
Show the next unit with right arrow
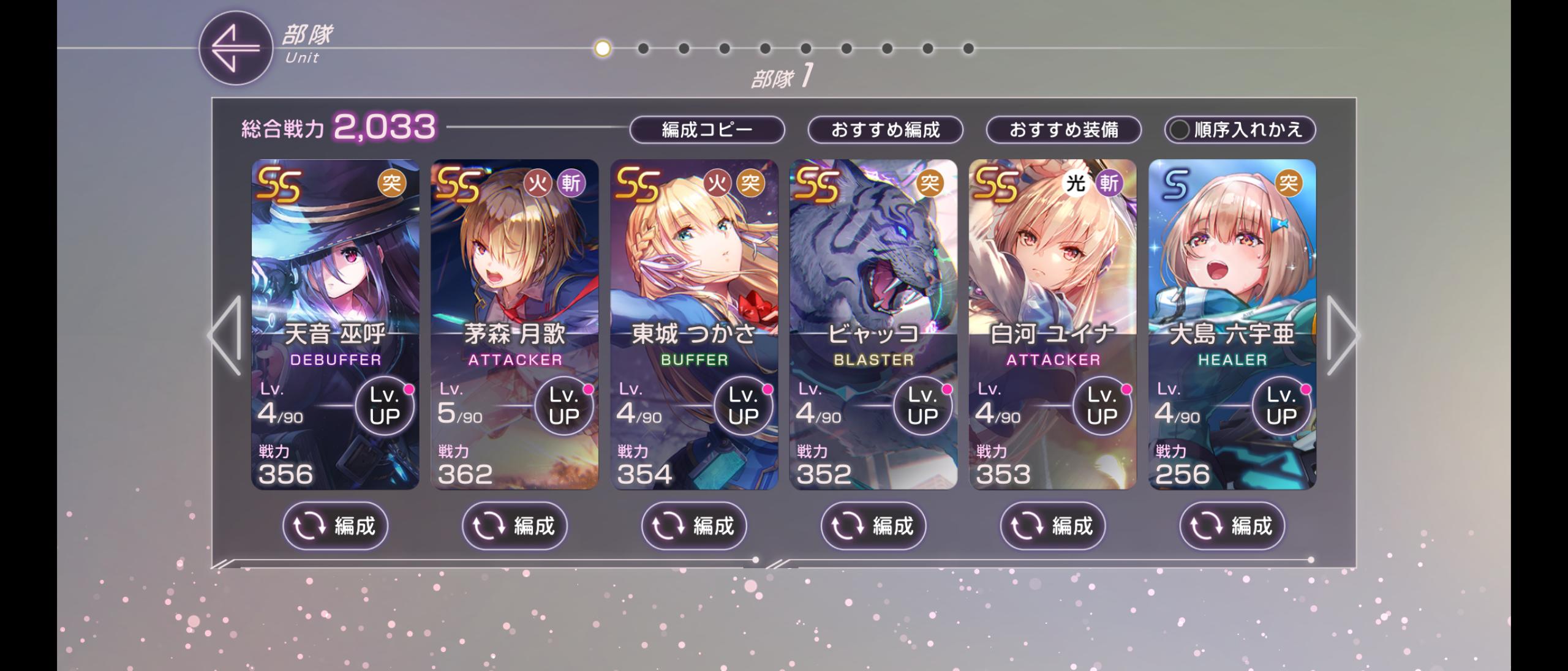[x=1341, y=335]
